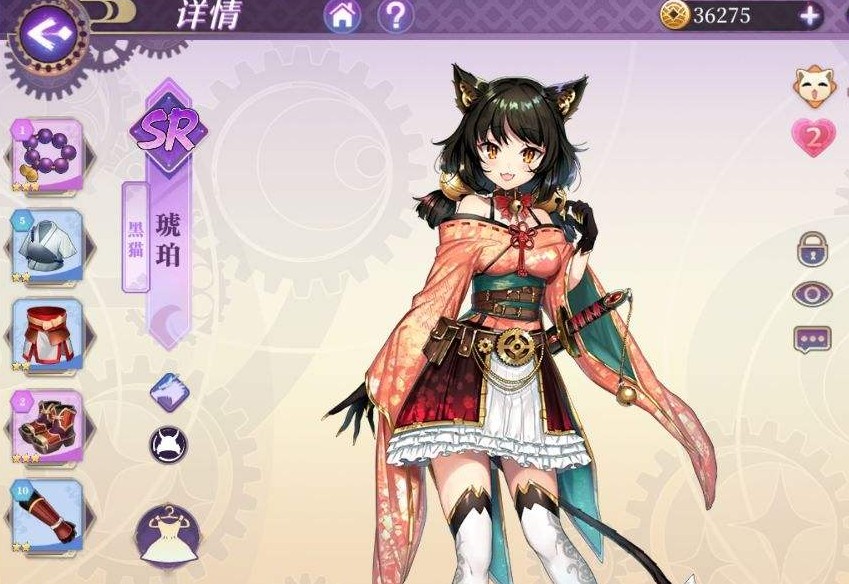Screen dimensions: 849x584
Task: Open the home screen via house icon
Action: pos(343,15)
